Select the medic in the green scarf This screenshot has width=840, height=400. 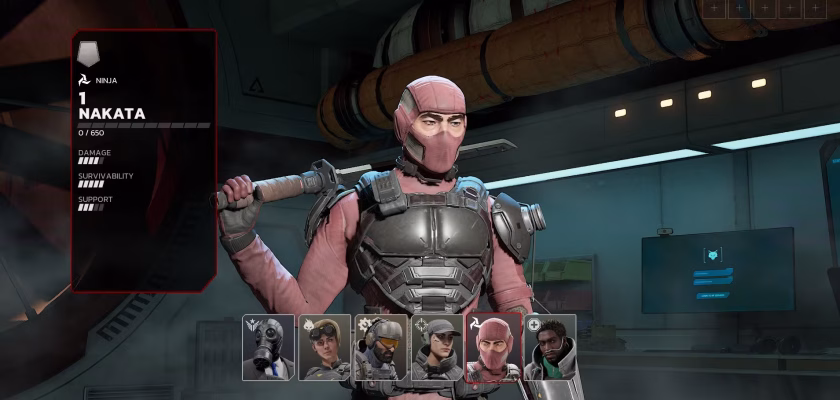[x=550, y=348]
